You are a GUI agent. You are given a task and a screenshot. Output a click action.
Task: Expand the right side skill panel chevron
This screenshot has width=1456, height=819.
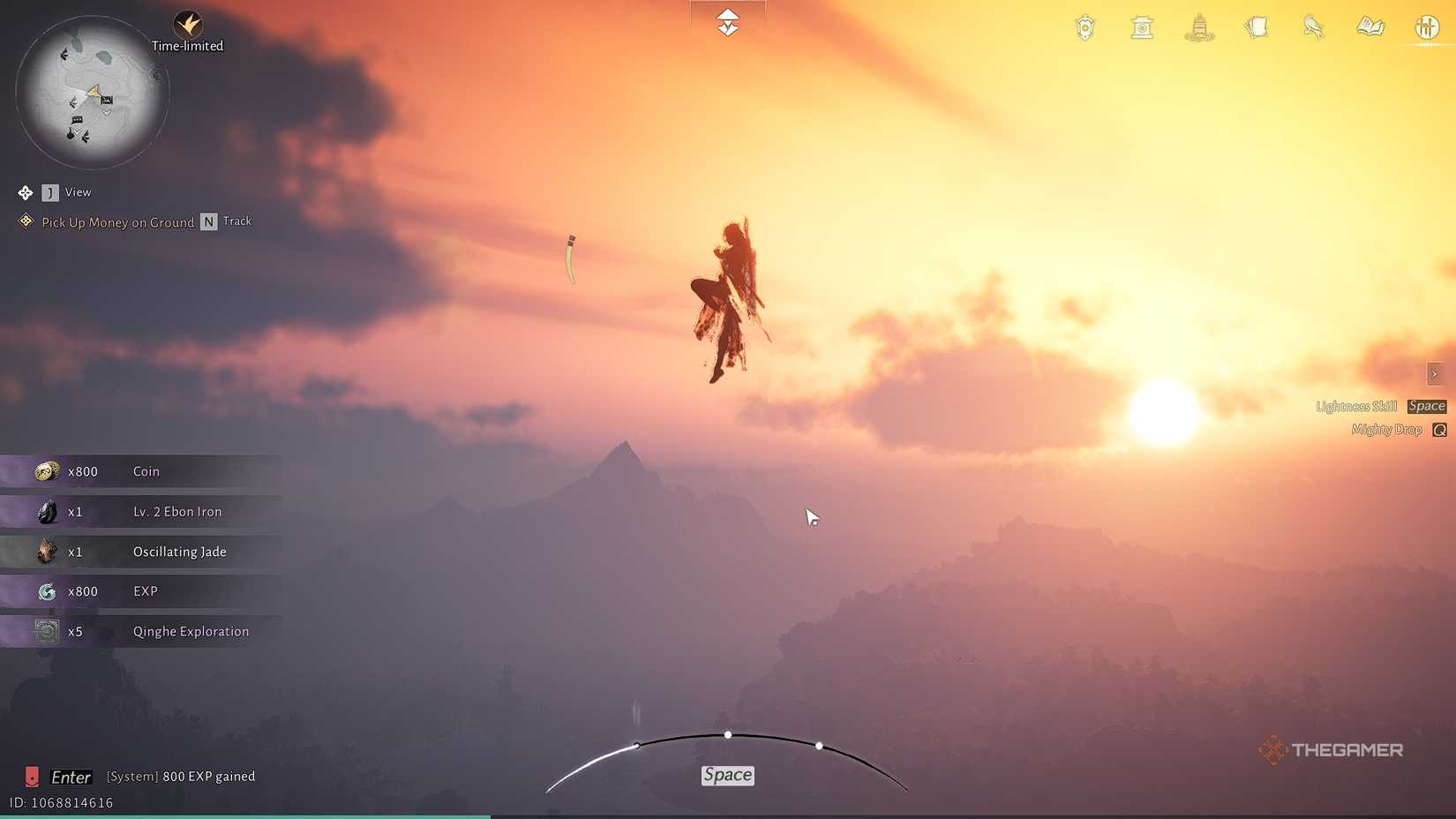(1435, 373)
